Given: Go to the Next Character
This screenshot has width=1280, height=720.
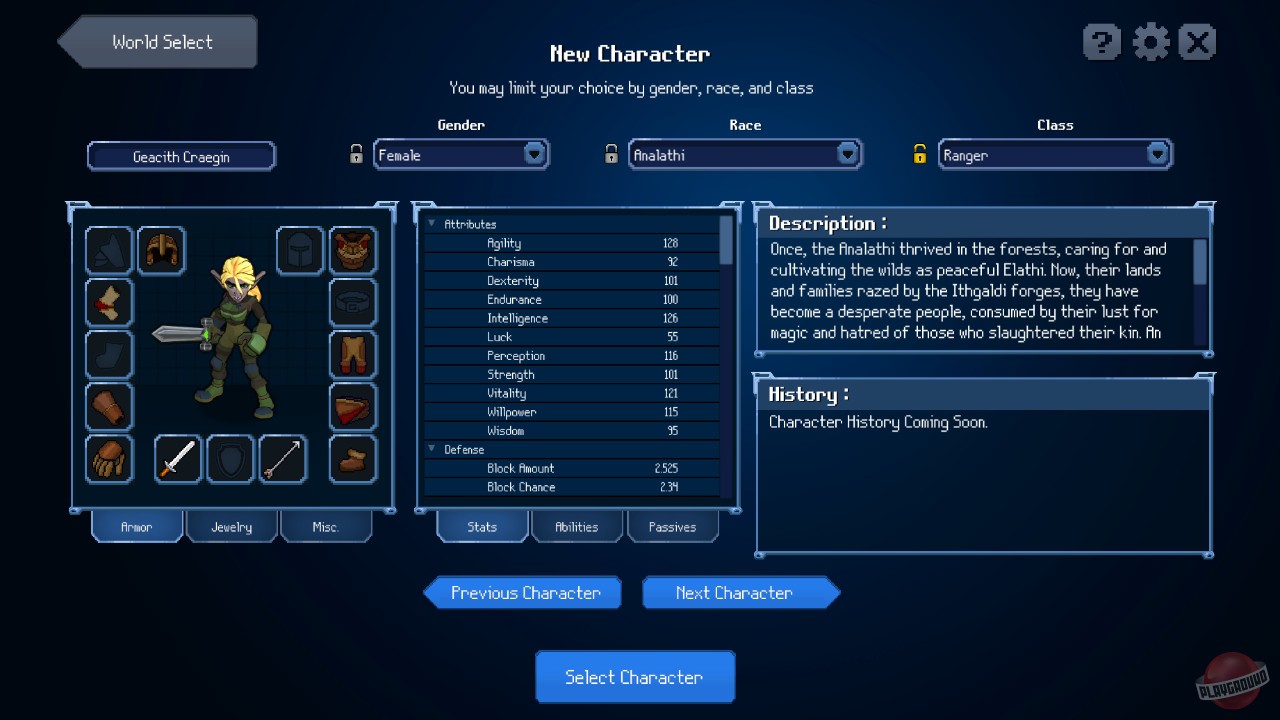Looking at the screenshot, I should (739, 592).
